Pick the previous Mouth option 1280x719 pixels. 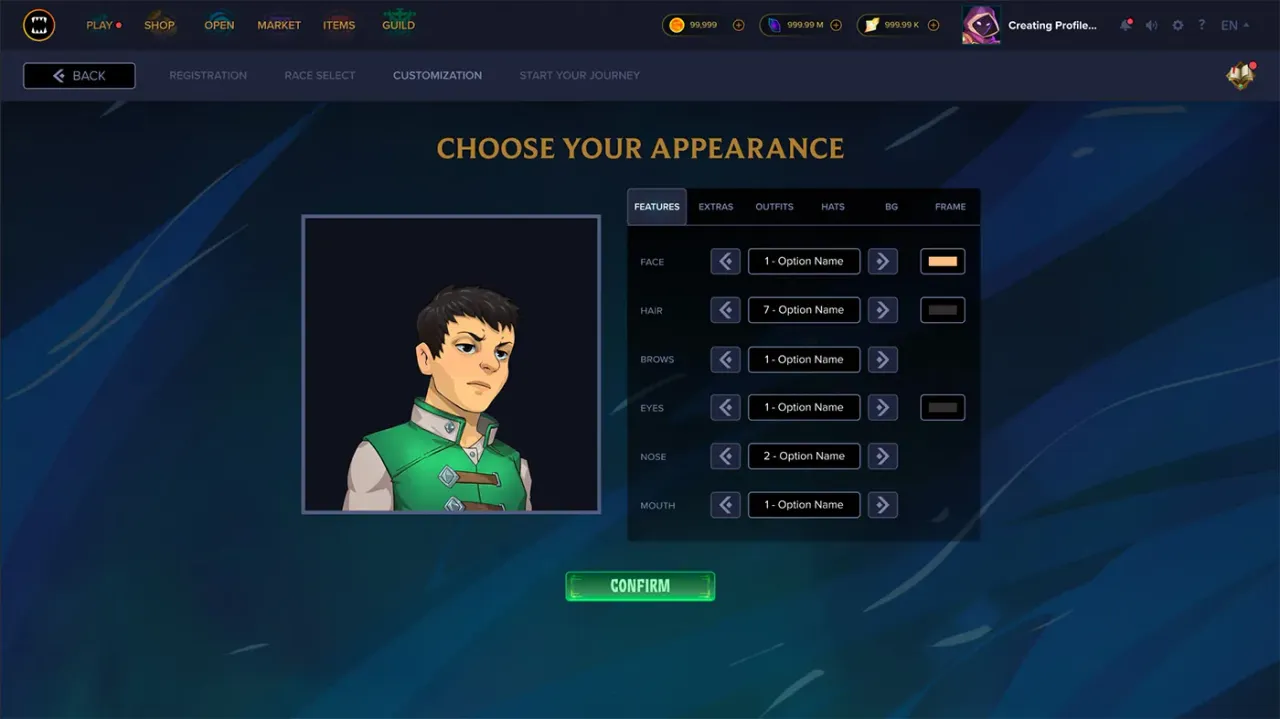pyautogui.click(x=726, y=505)
